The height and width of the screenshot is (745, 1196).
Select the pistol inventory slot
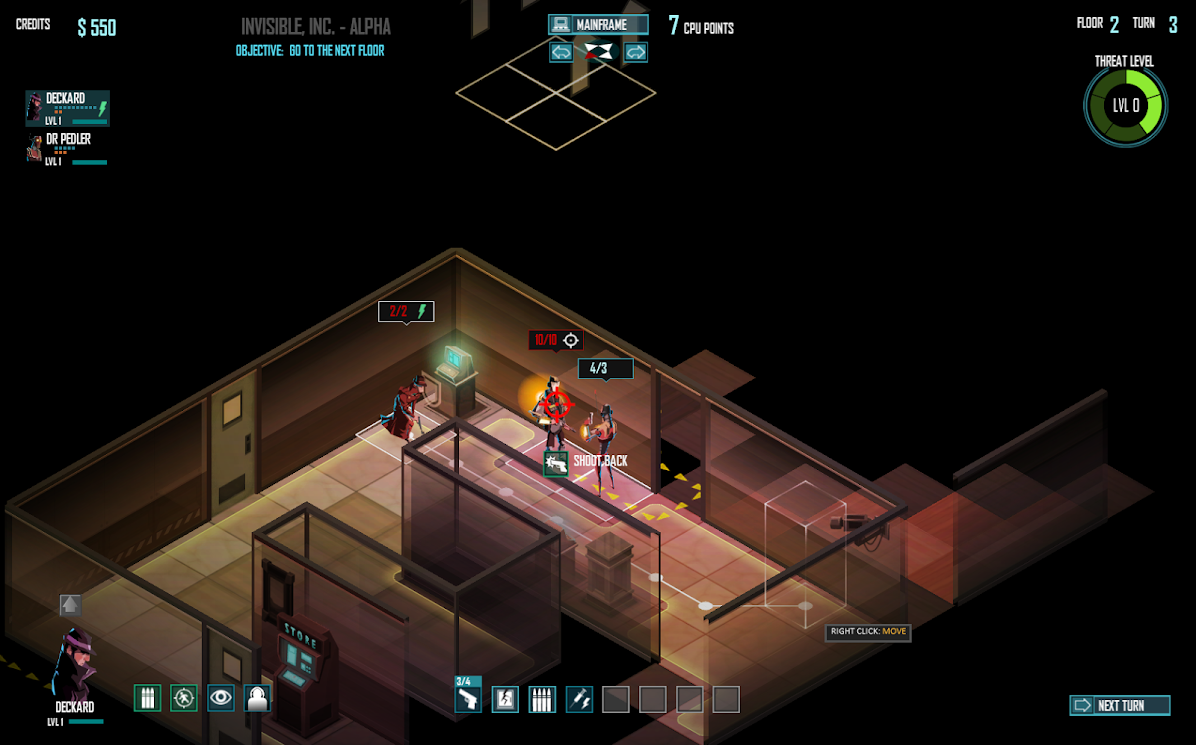[468, 696]
